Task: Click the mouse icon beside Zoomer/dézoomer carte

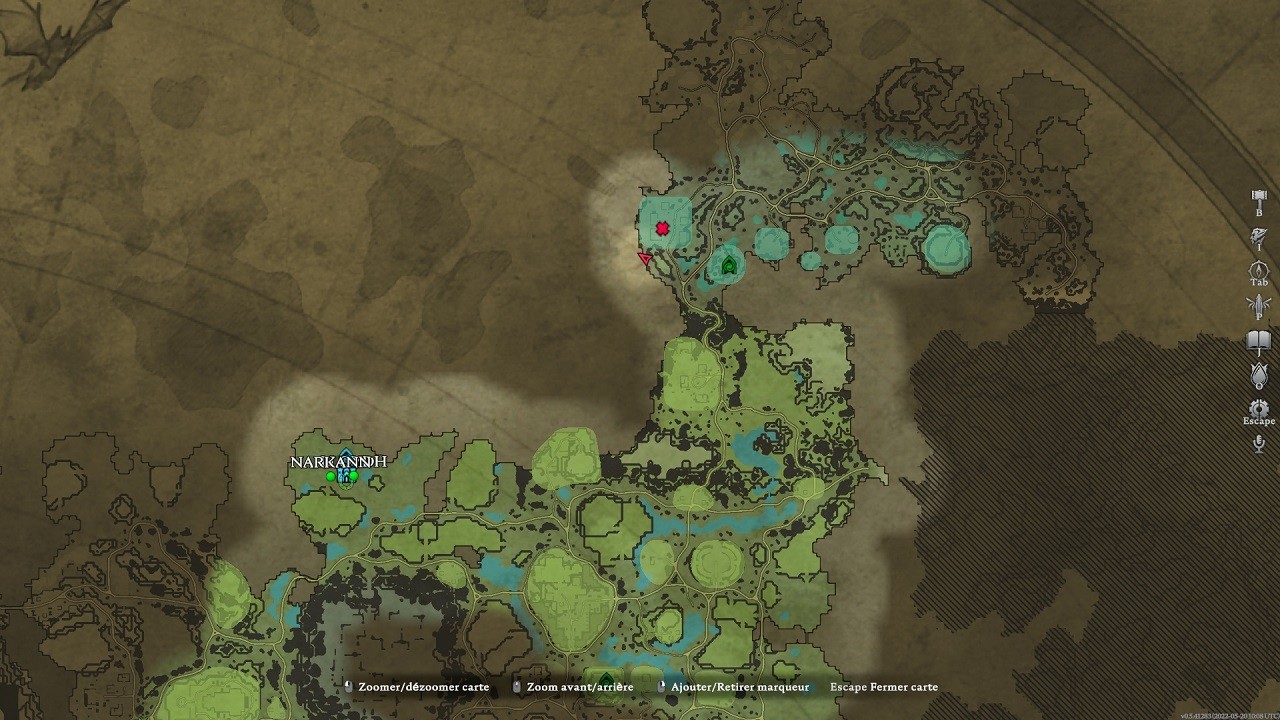Action: pyautogui.click(x=347, y=687)
